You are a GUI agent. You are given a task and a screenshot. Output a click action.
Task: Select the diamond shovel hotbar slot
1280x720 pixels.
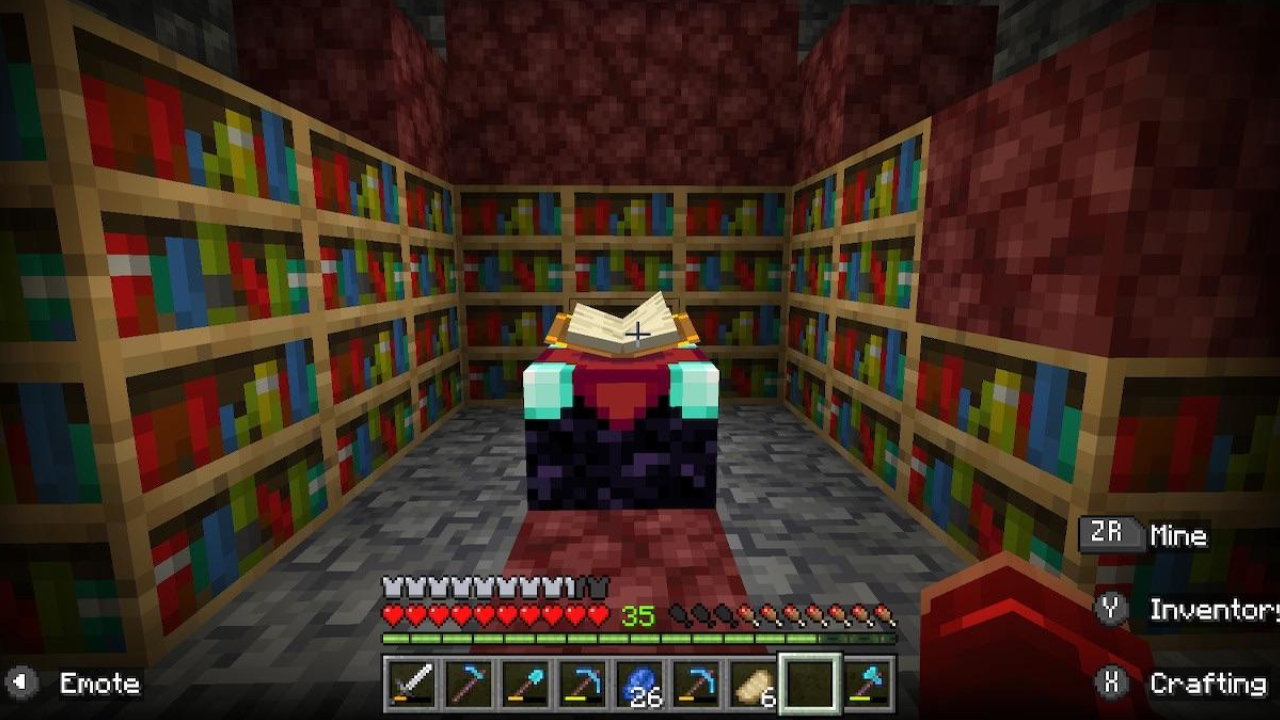pyautogui.click(x=525, y=684)
